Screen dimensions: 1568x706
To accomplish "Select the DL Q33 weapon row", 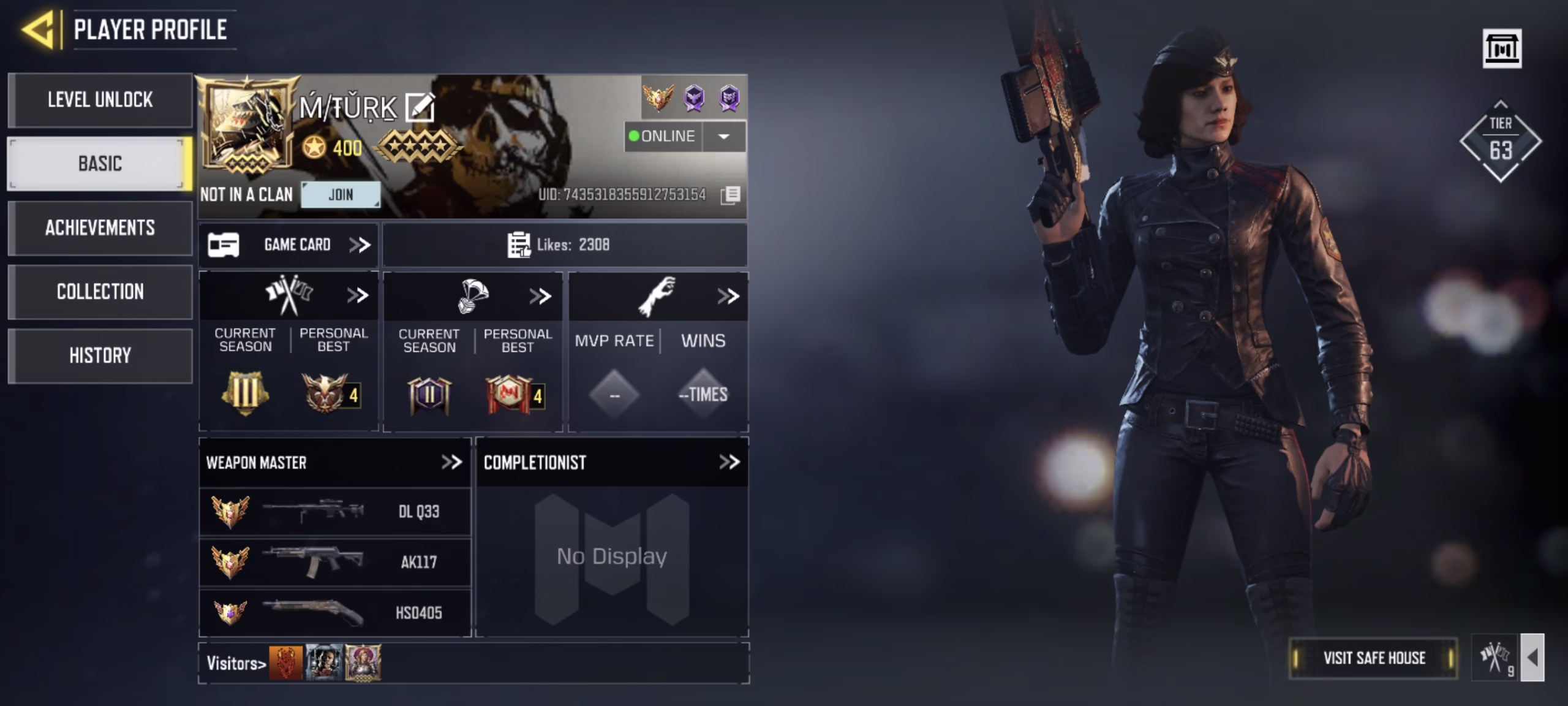I will (334, 511).
